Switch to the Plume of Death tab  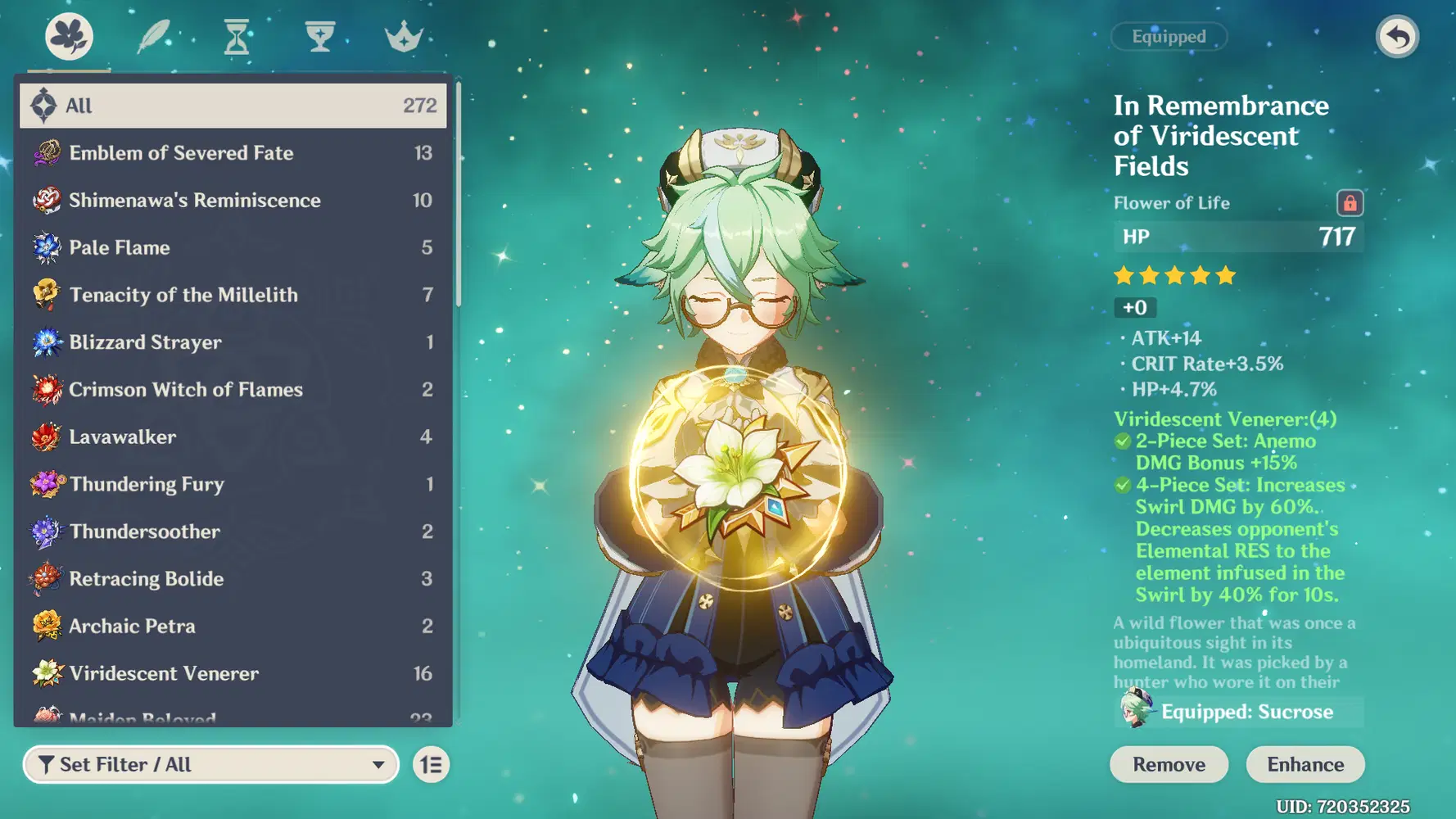152,35
